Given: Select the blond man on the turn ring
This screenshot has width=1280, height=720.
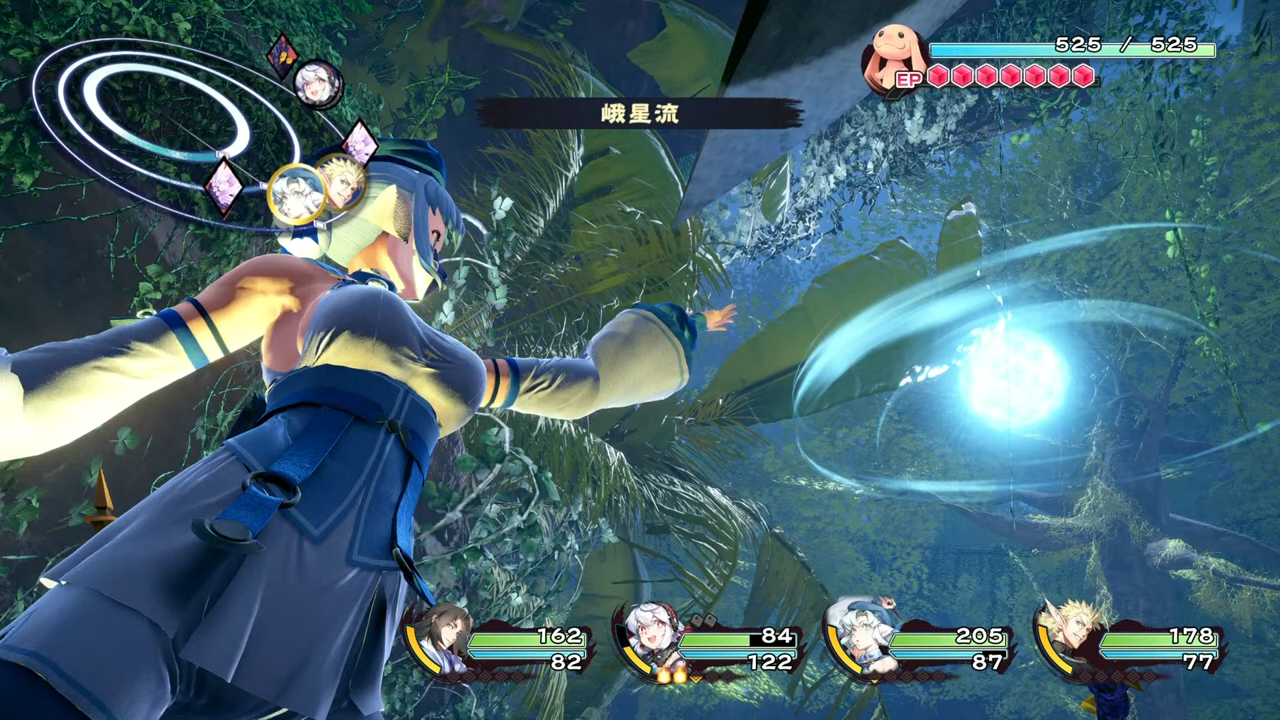Looking at the screenshot, I should click(x=344, y=180).
